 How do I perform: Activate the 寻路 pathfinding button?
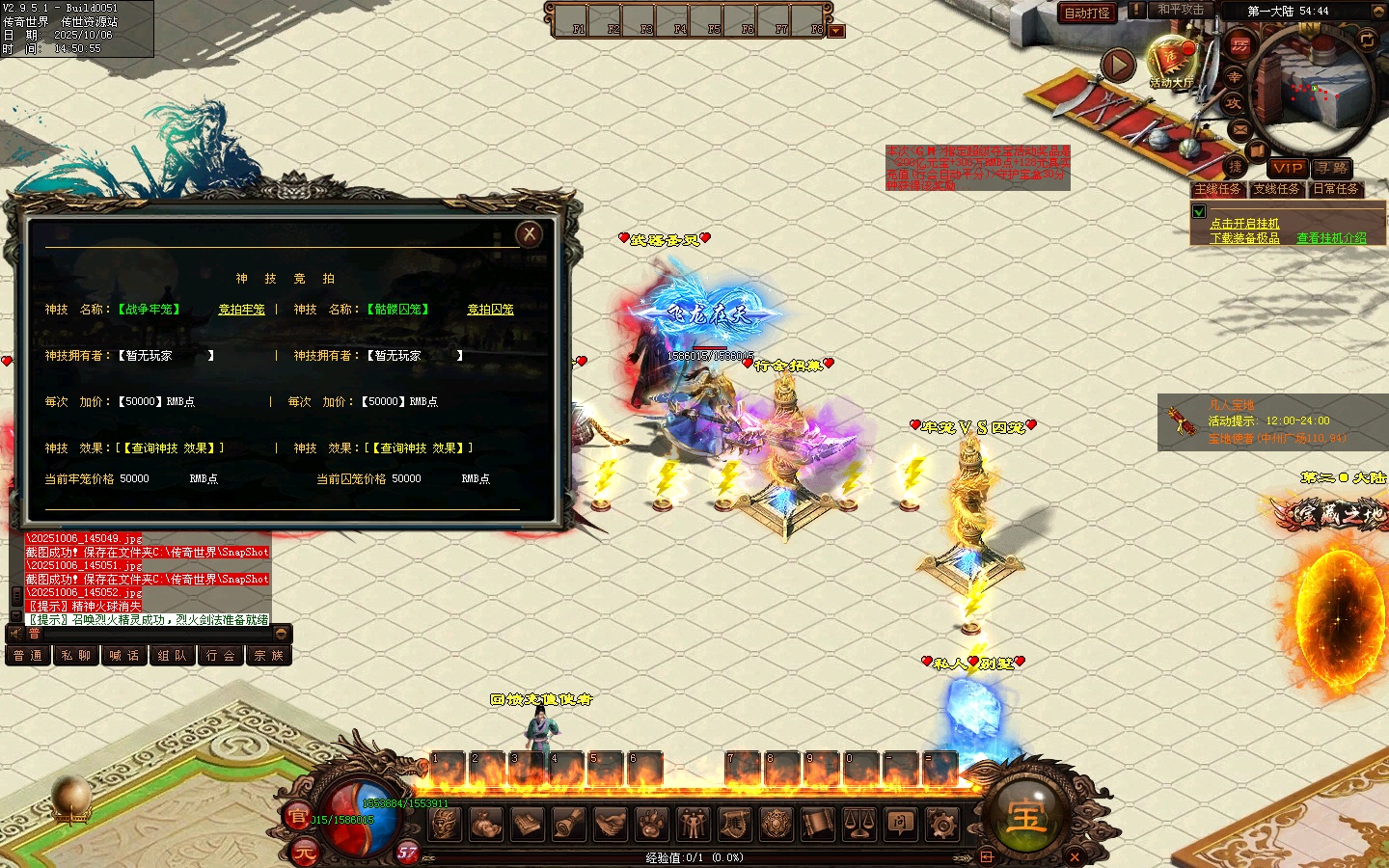[1331, 168]
